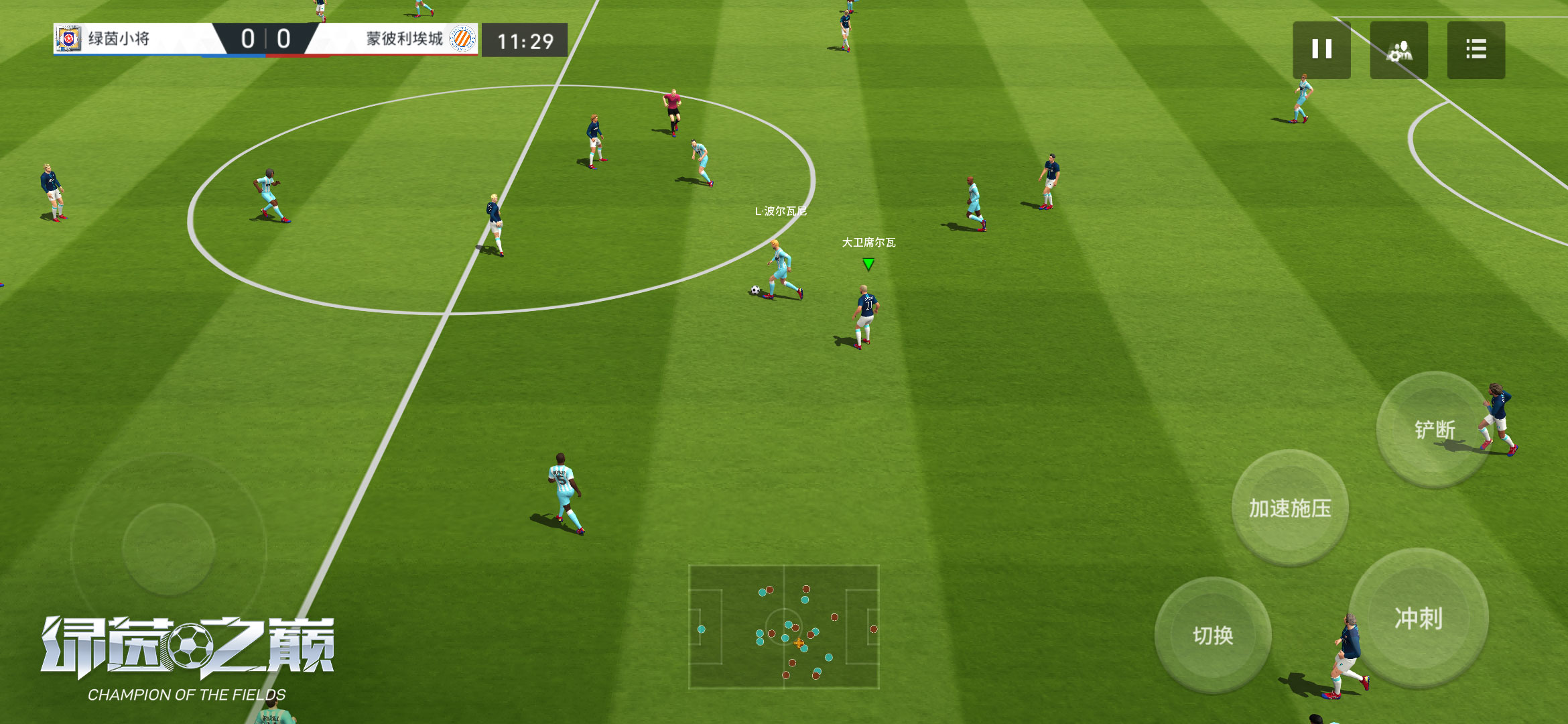Screen dimensions: 1568x724
Task: Hit the 冲刺 sprint button
Action: point(1418,618)
